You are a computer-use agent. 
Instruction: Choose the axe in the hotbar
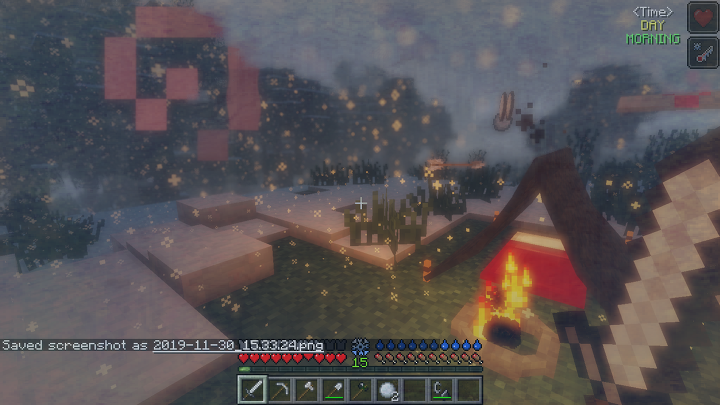click(x=306, y=389)
